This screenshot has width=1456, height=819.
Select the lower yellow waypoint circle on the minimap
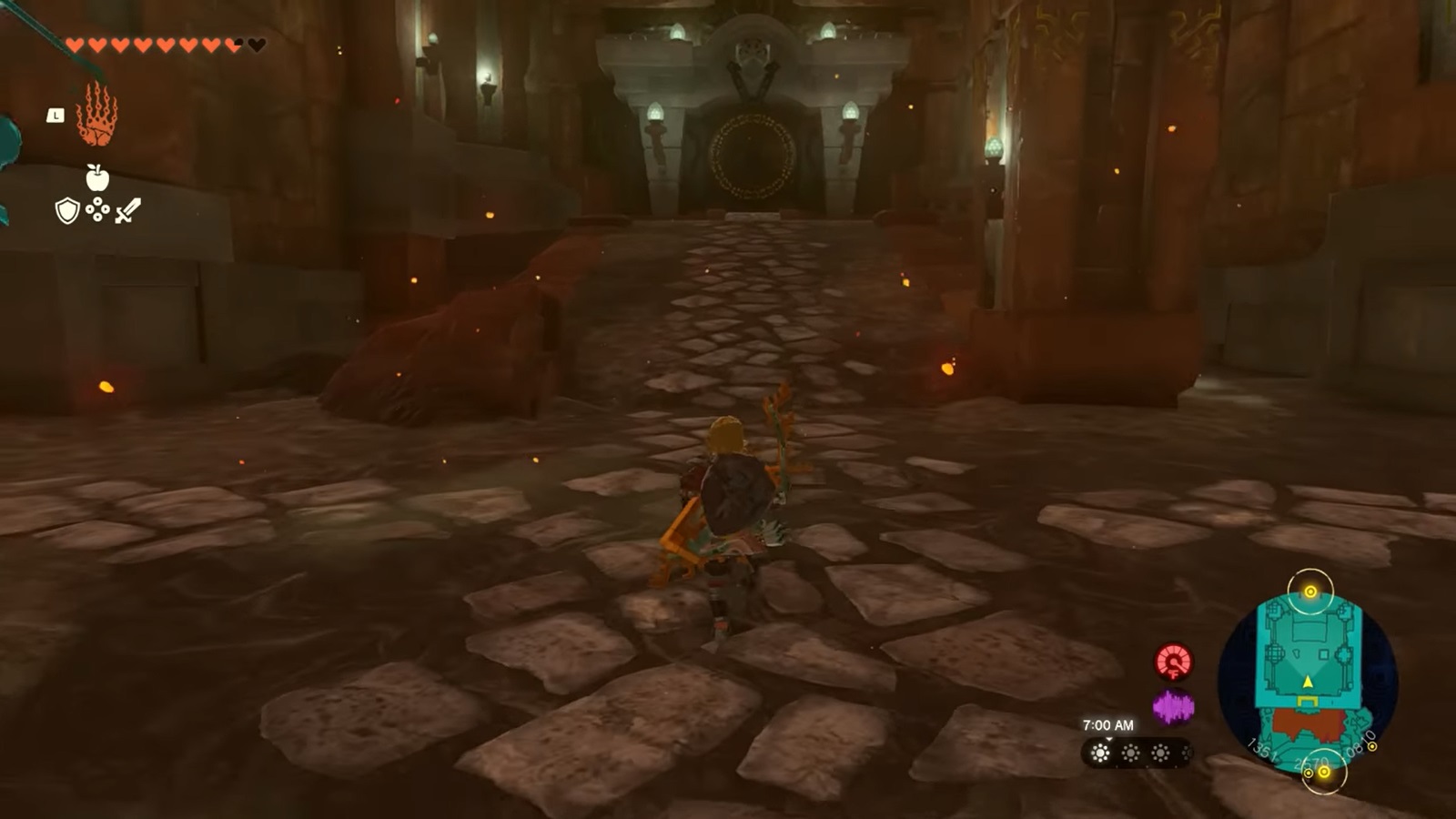pyautogui.click(x=1324, y=772)
